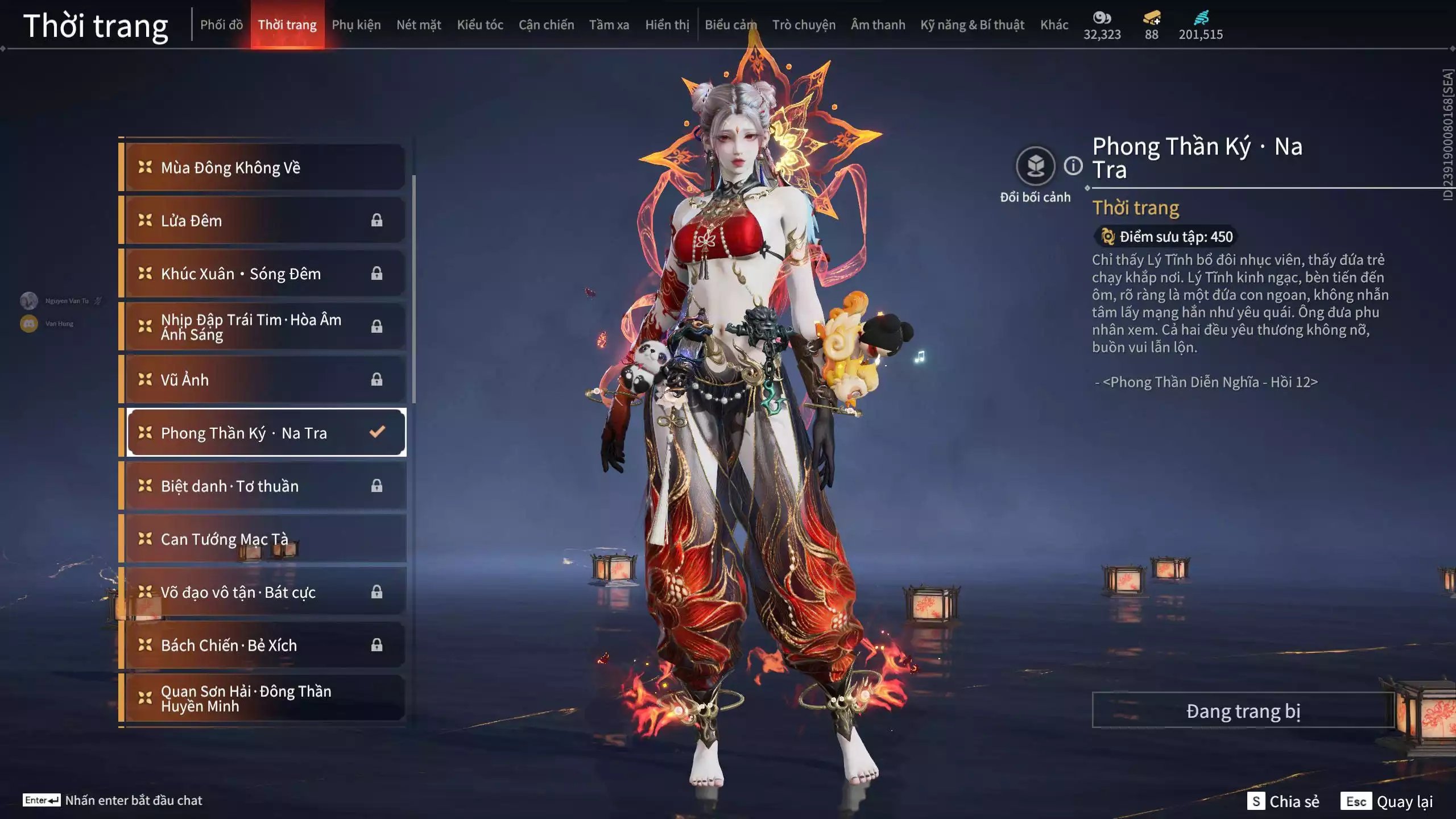Select Quan Sơn Hải Đông Thần Huyền Minh
The width and height of the screenshot is (1456, 819).
coord(264,698)
